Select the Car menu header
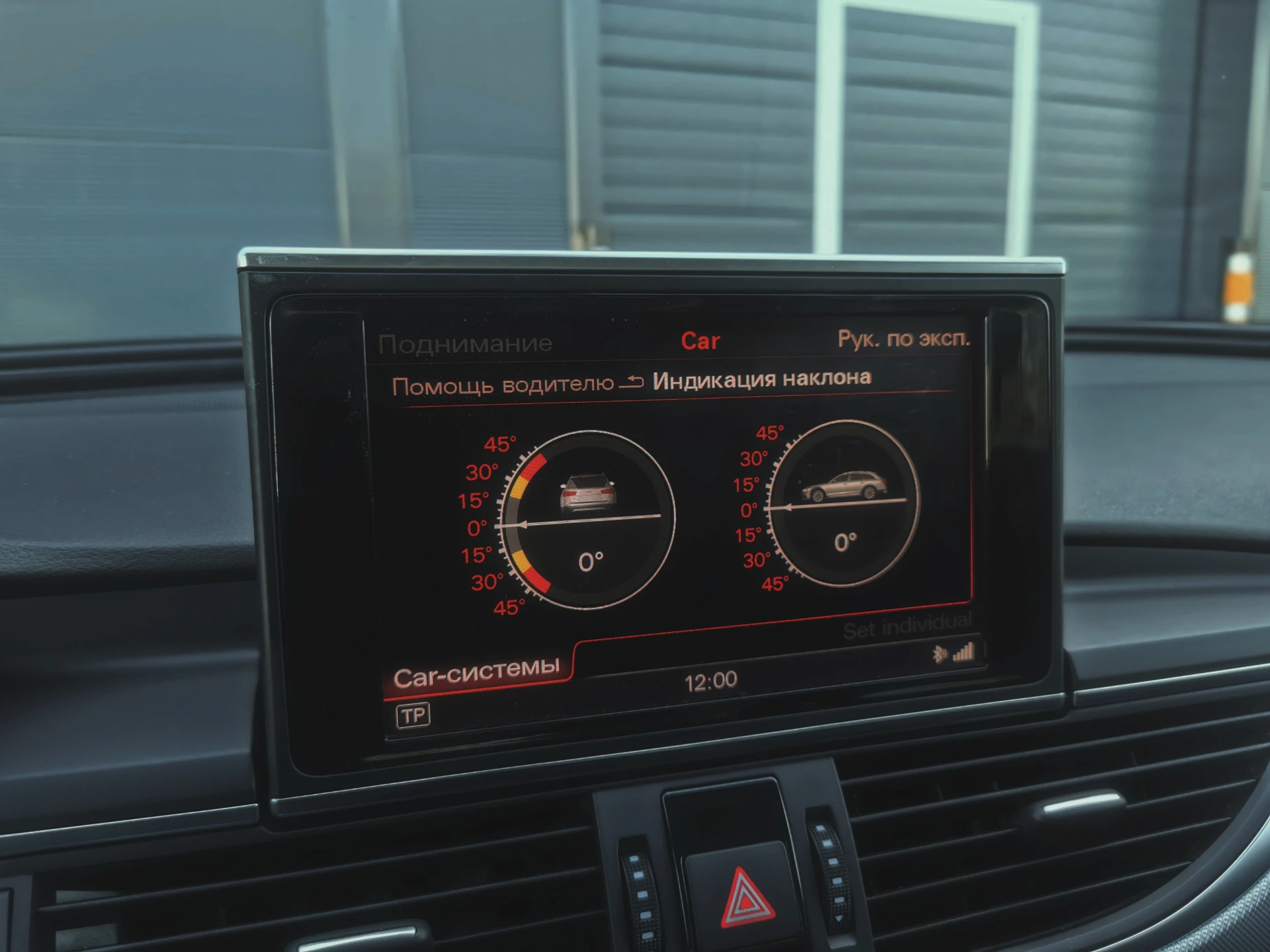The image size is (1270, 952). click(x=700, y=341)
